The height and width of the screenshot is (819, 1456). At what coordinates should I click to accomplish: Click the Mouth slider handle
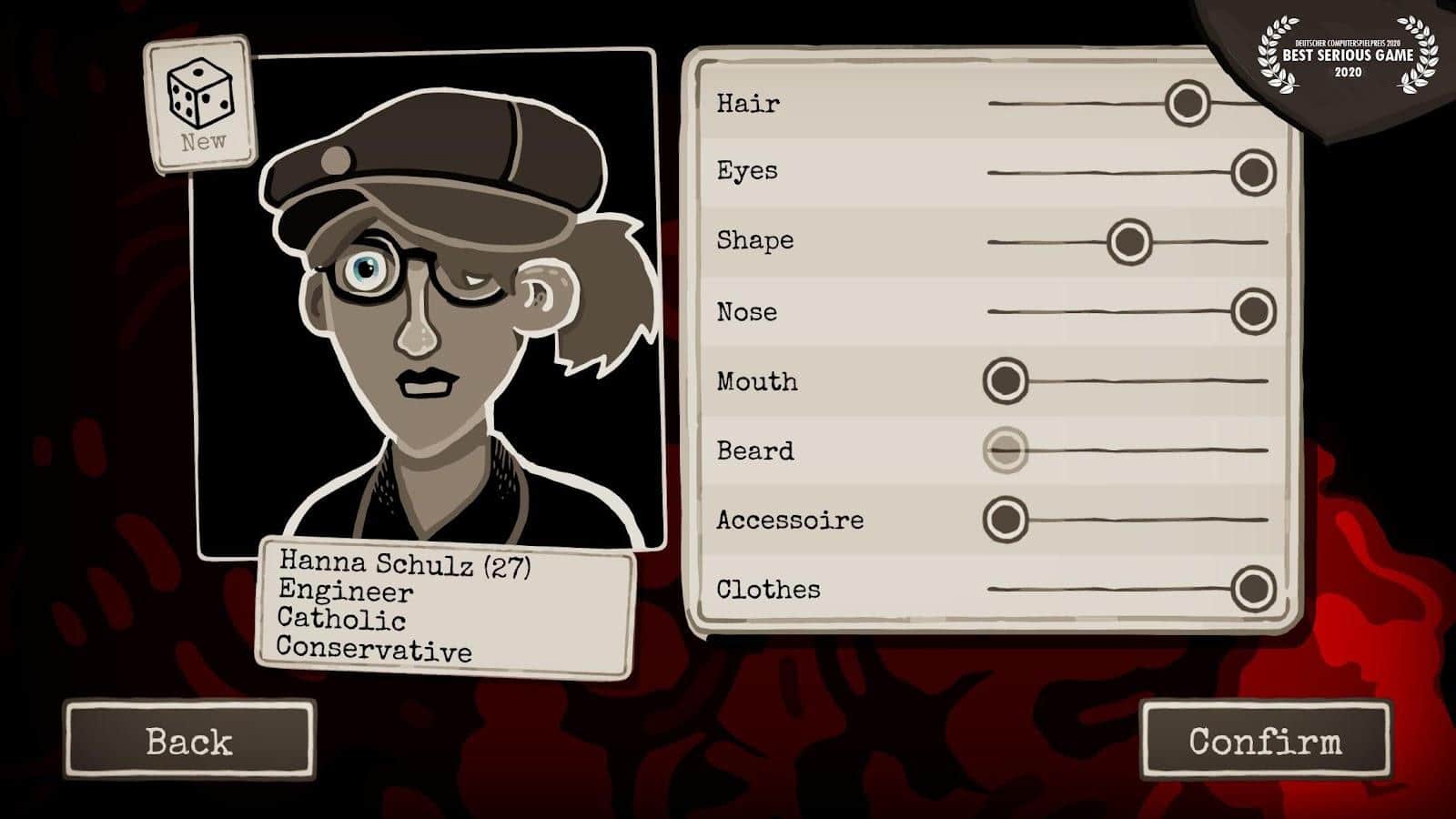tap(1007, 379)
